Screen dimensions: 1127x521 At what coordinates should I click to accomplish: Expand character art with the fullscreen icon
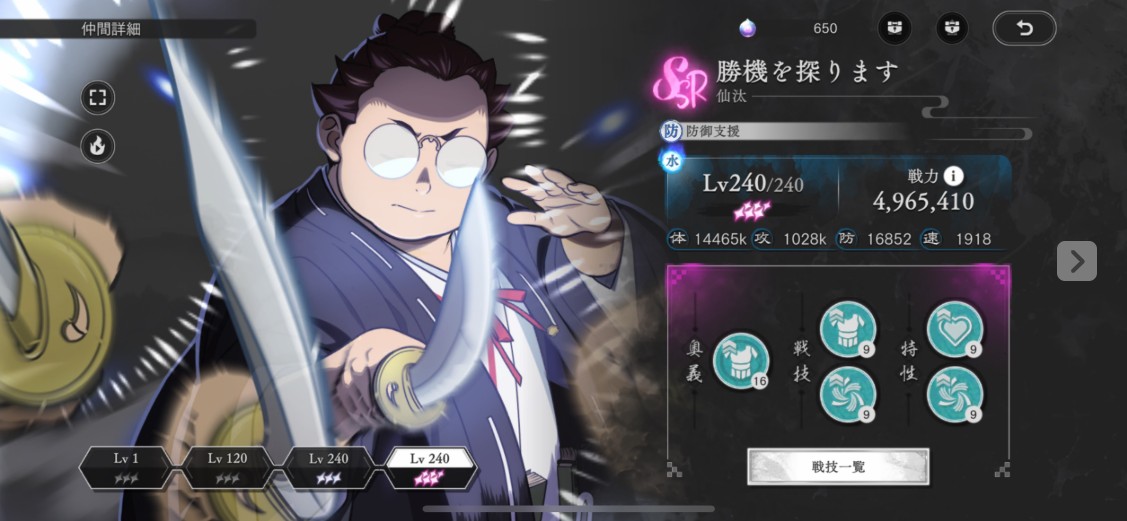coord(98,98)
